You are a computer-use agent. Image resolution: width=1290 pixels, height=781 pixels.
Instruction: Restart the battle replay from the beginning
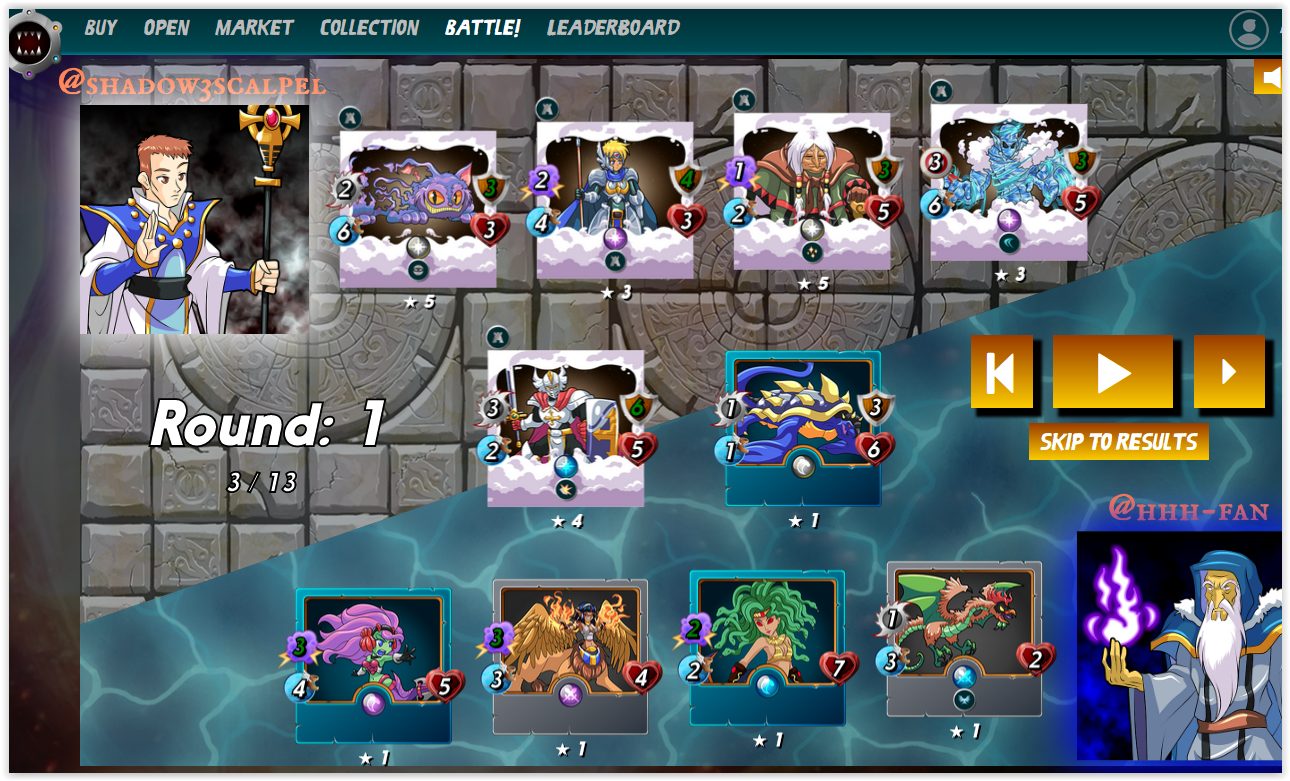(1001, 372)
